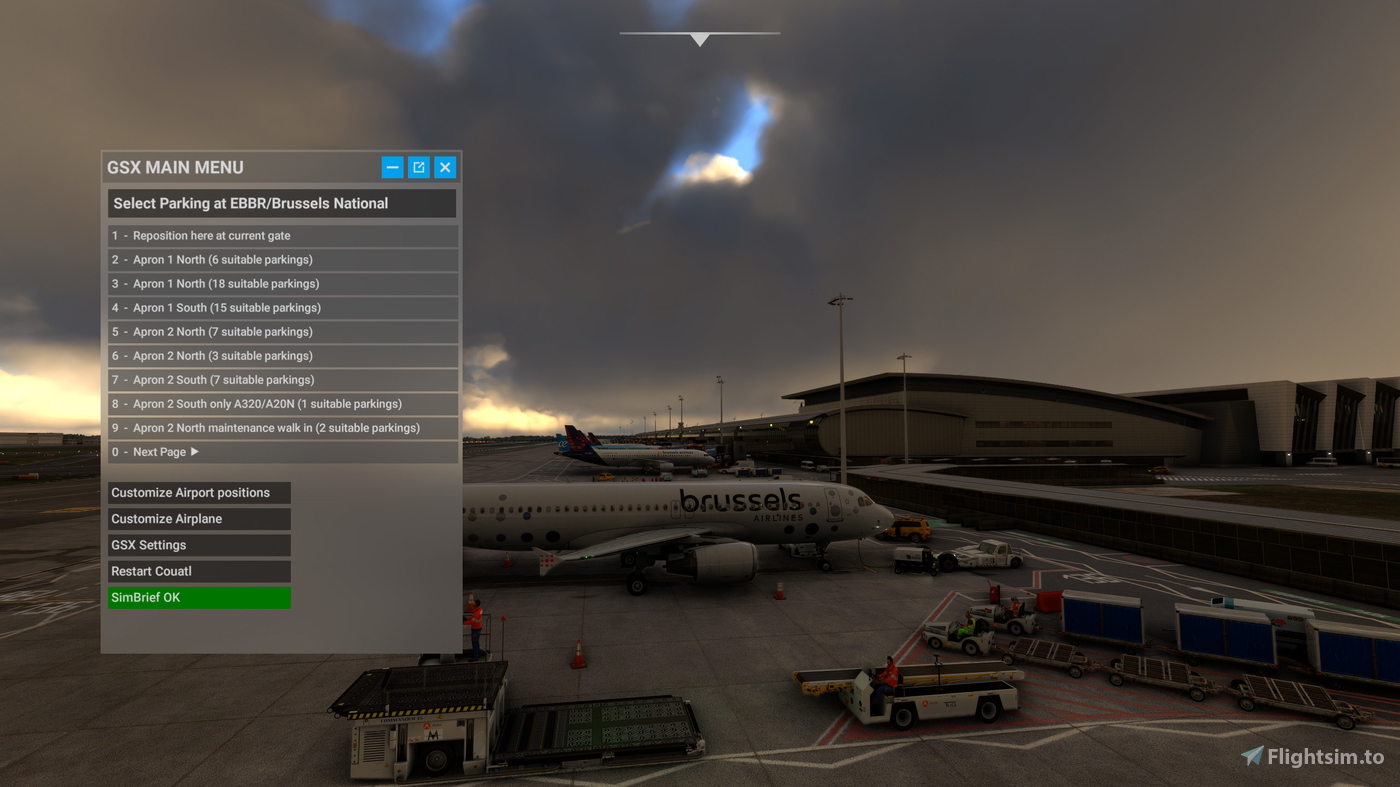1400x787 pixels.
Task: Select Apron 2 South (7 suitable parkings)
Action: (x=283, y=379)
